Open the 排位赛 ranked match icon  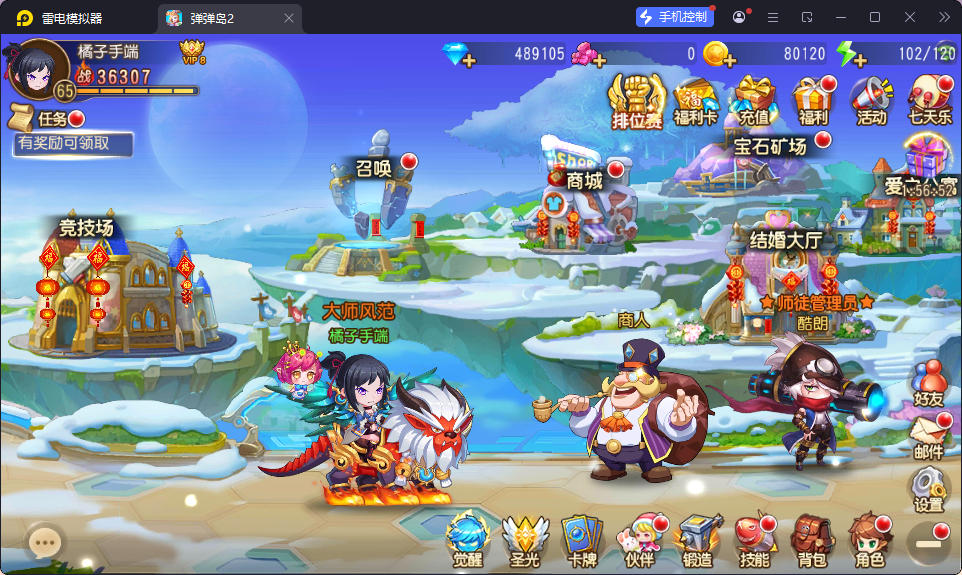637,100
